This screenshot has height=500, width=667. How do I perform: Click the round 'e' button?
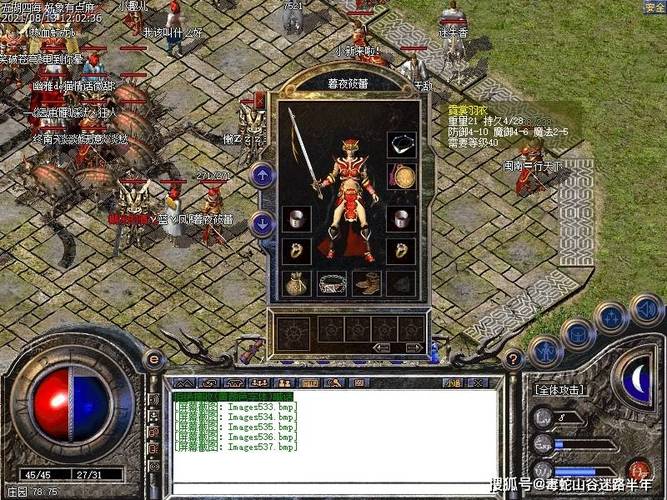[x=154, y=359]
